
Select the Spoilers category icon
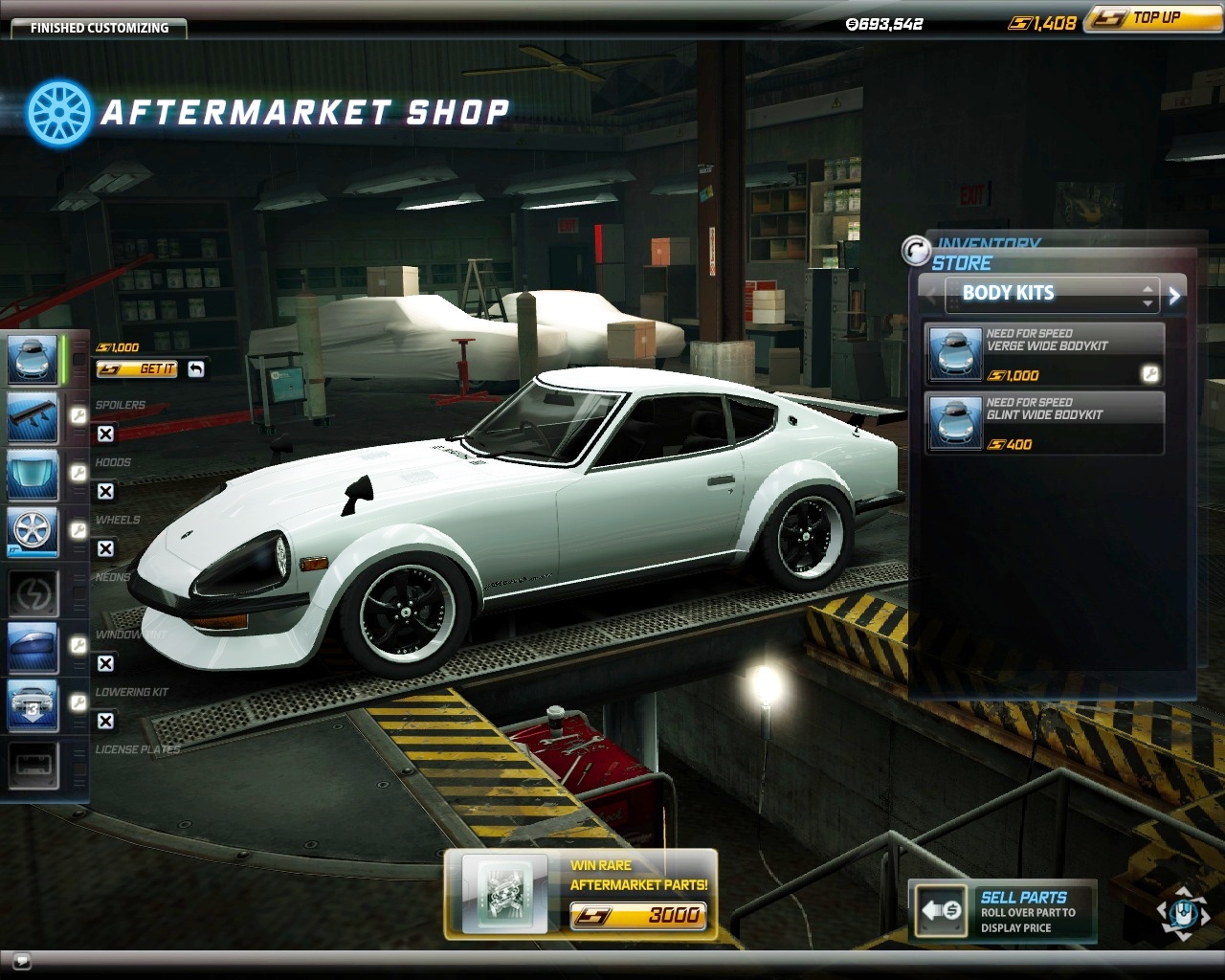pyautogui.click(x=33, y=417)
